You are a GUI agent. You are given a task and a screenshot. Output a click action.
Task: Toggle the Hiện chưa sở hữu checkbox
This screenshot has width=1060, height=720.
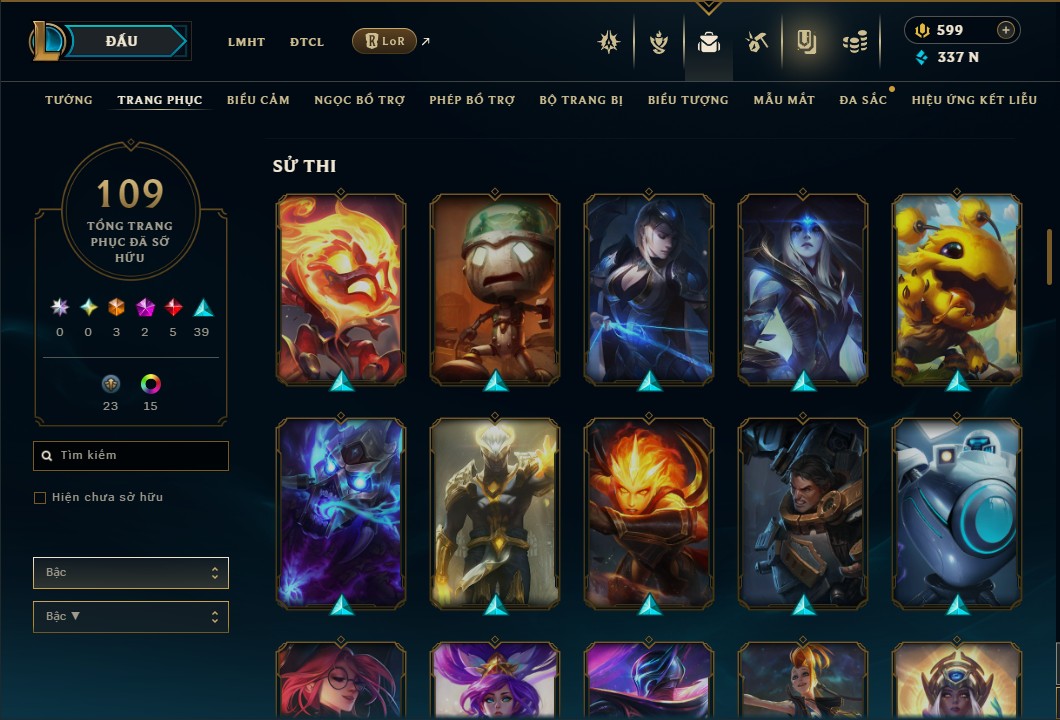pyautogui.click(x=40, y=498)
